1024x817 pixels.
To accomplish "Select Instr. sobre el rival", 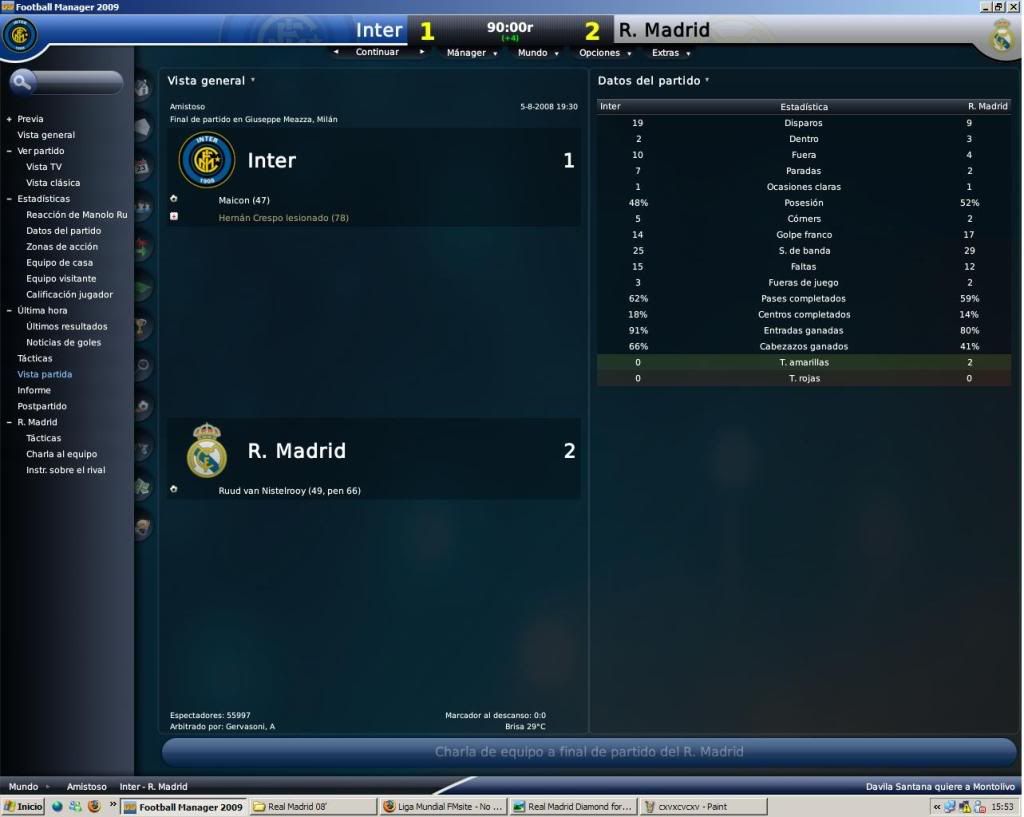I will [x=65, y=470].
